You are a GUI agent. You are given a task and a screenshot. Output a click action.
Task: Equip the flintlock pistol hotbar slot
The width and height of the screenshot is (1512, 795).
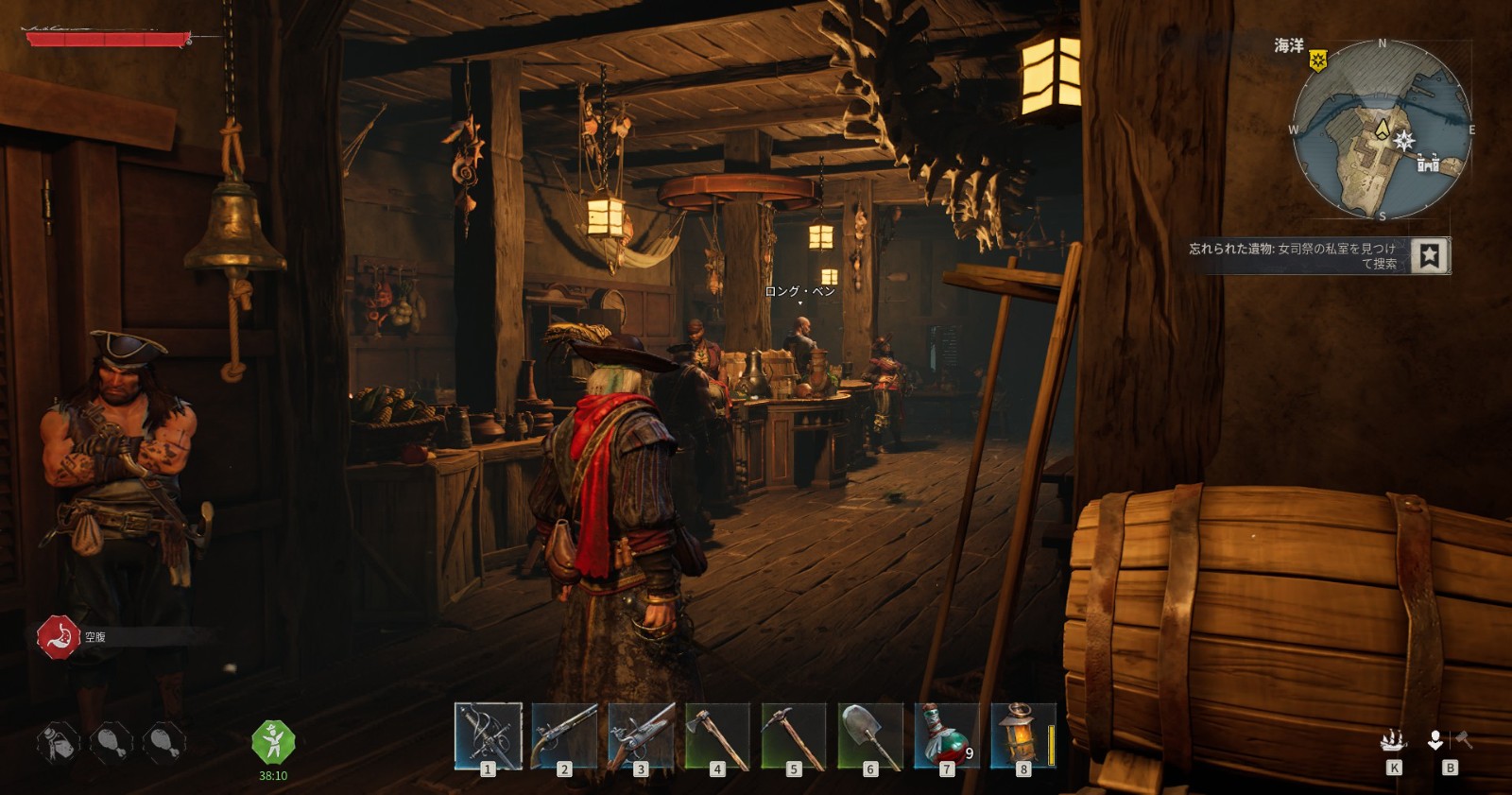pyautogui.click(x=564, y=735)
